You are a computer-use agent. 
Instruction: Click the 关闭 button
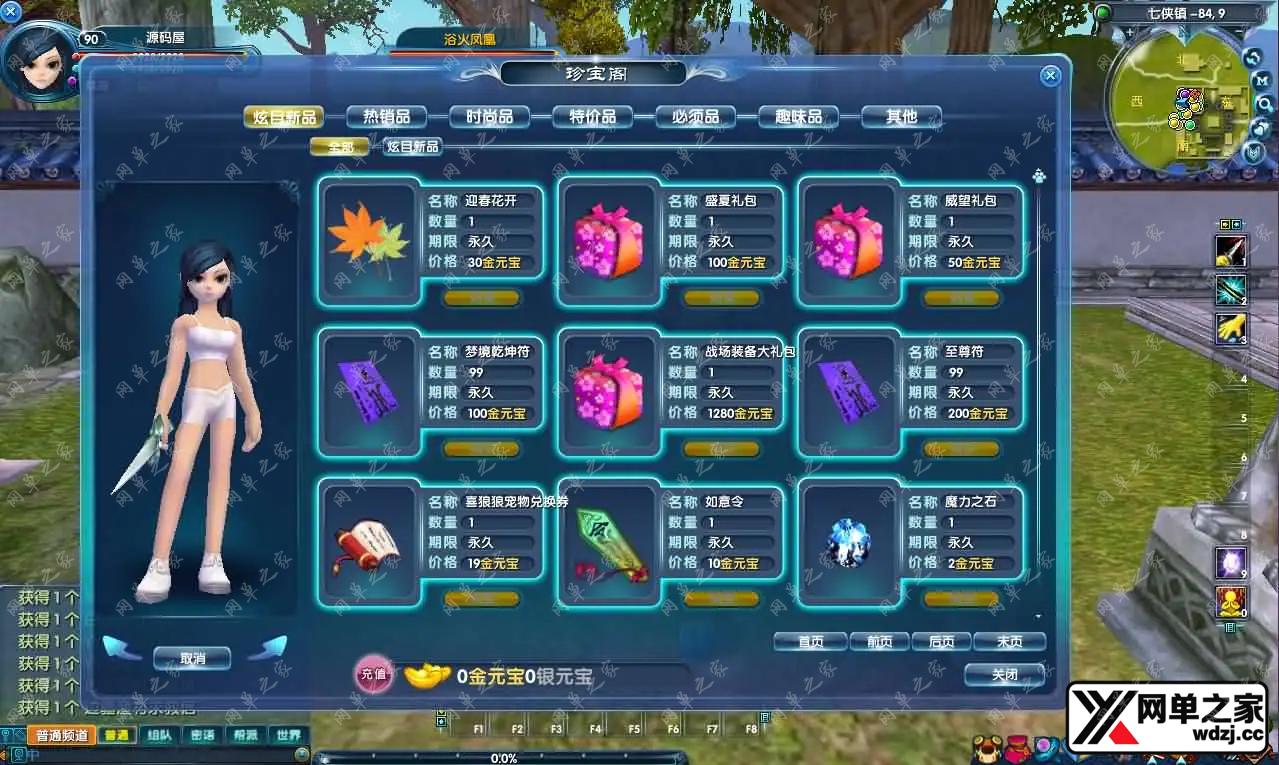[1004, 675]
